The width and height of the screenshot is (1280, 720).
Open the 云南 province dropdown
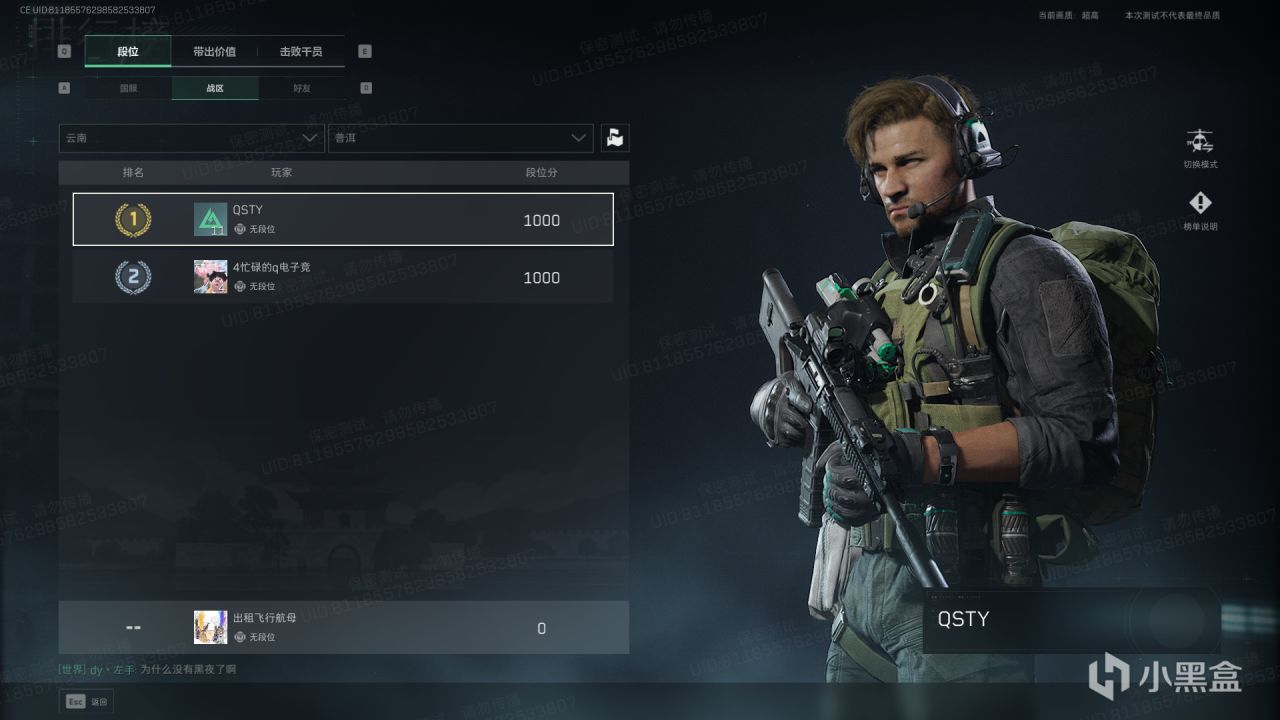[x=191, y=138]
